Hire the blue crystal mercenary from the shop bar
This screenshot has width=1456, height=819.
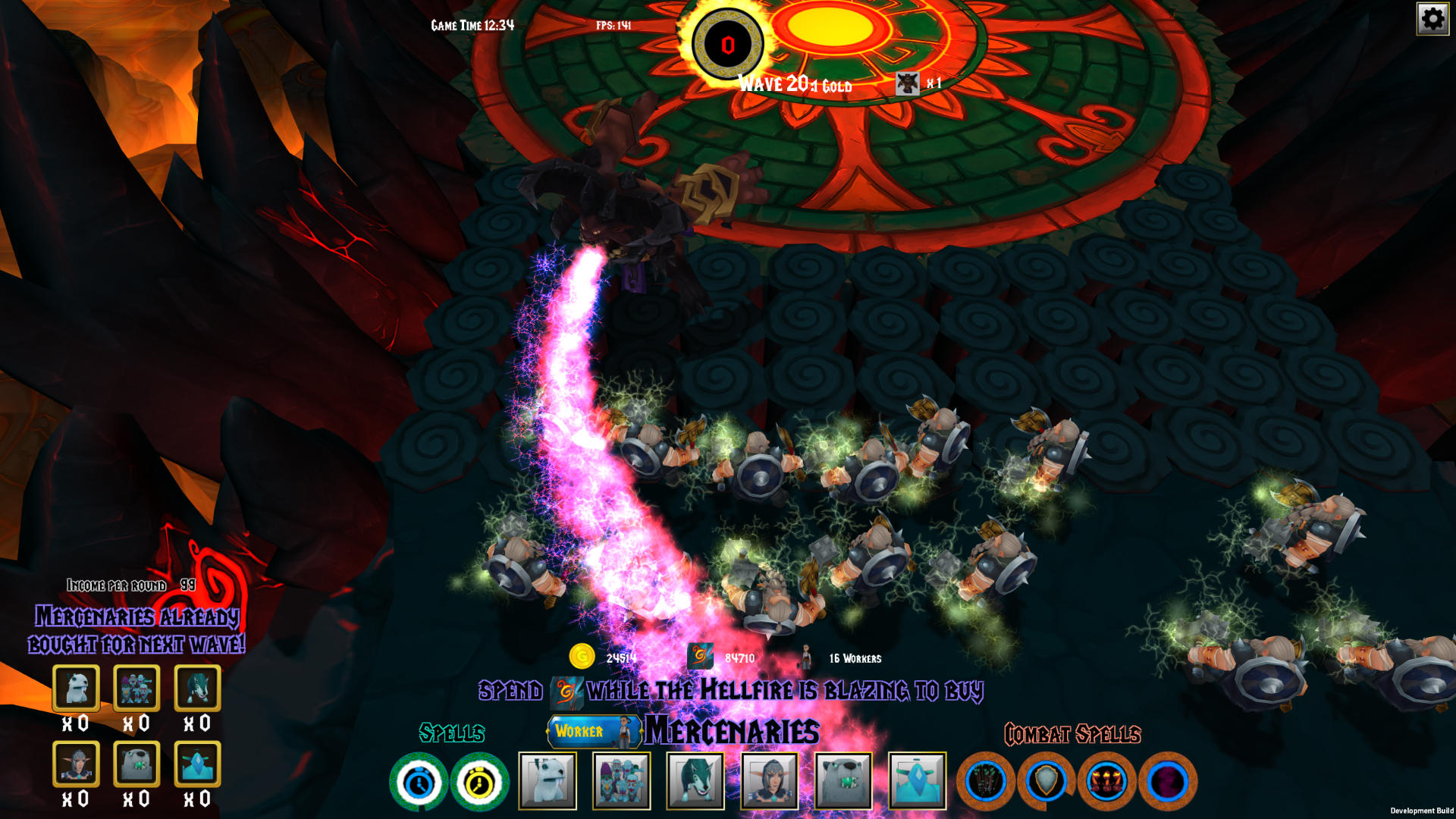click(x=917, y=781)
